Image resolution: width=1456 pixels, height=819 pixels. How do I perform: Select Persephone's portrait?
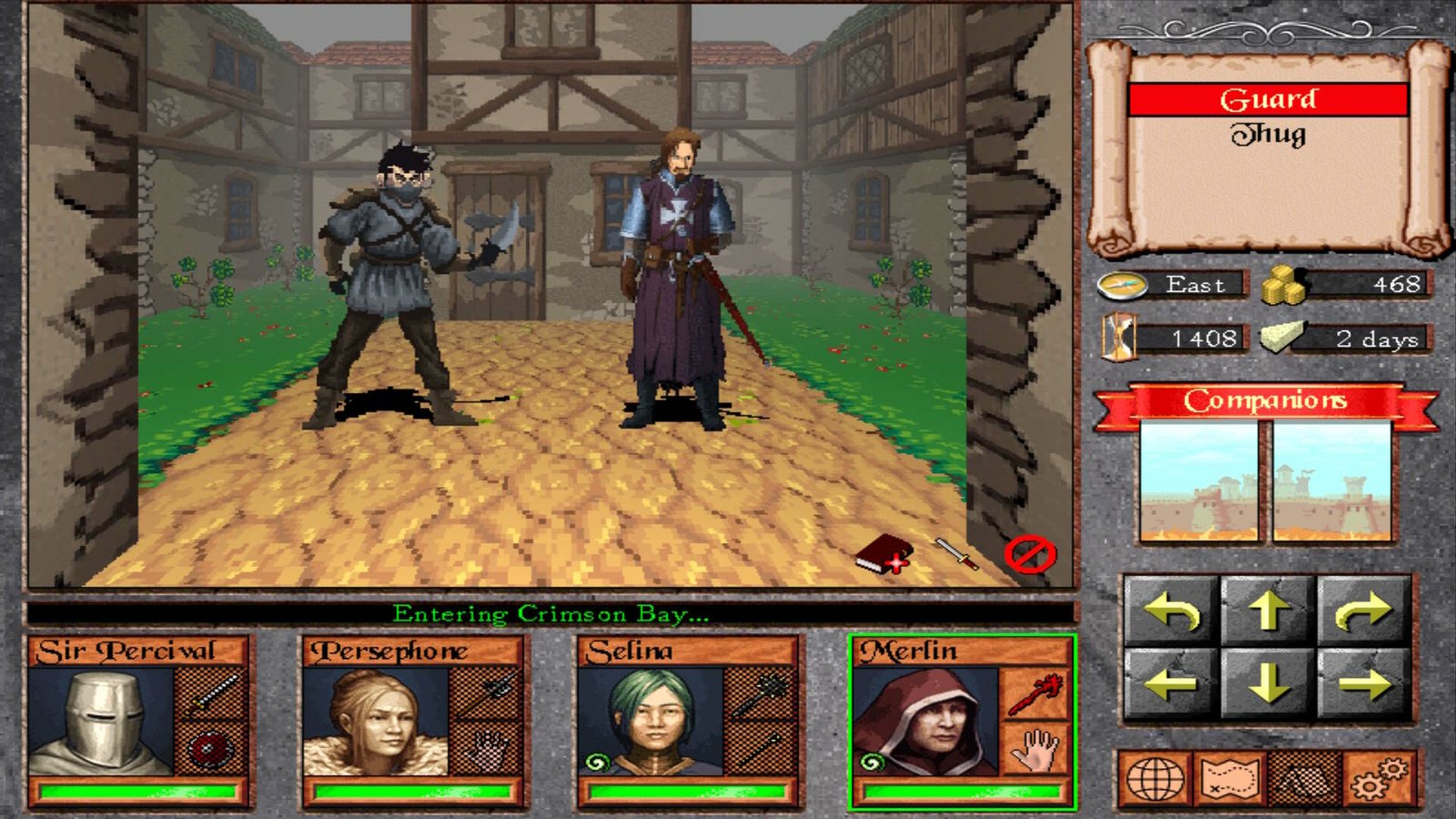point(376,722)
